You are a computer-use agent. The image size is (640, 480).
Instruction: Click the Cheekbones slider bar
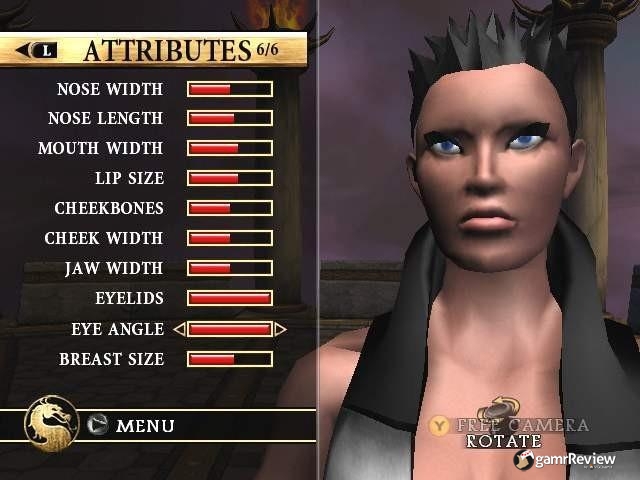click(230, 209)
